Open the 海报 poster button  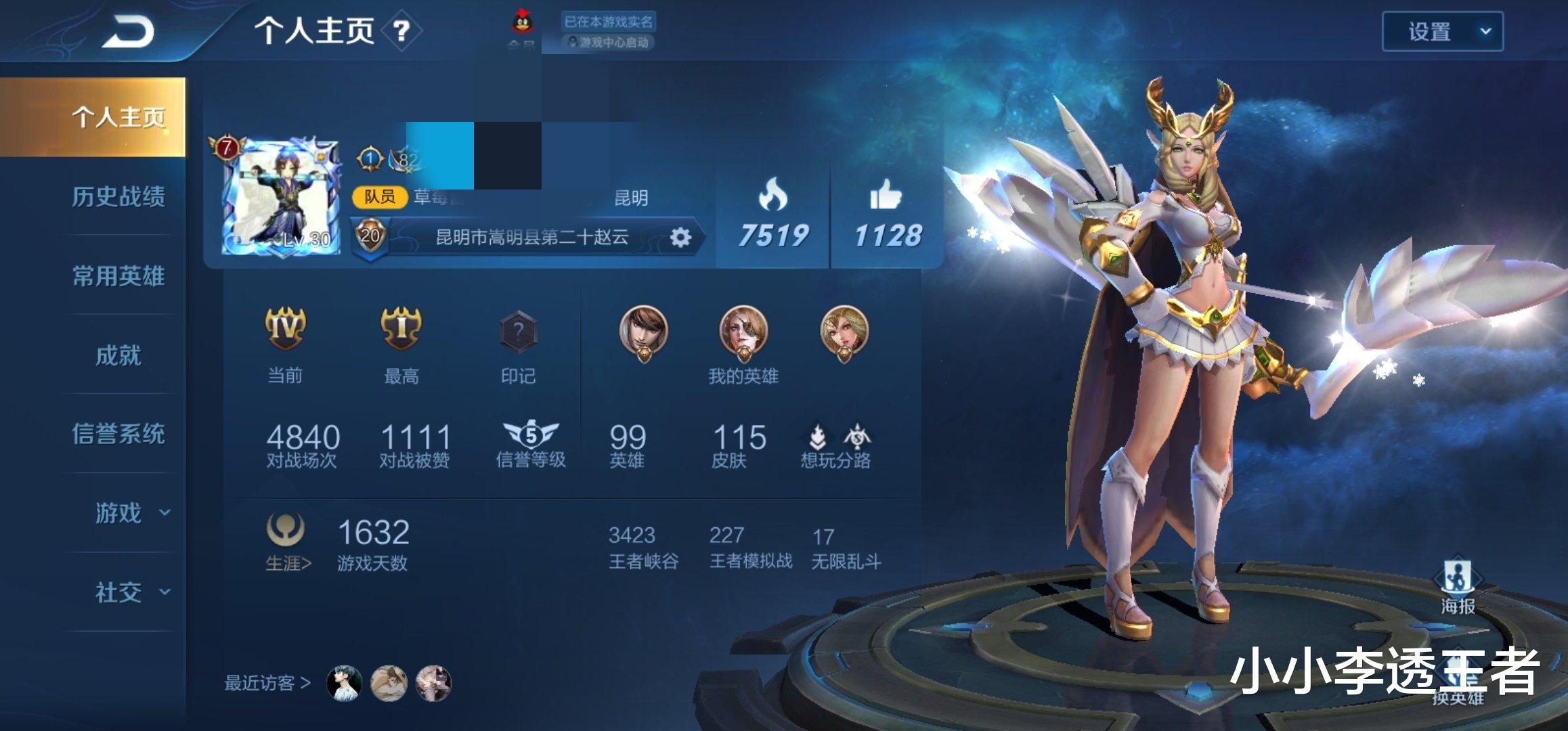coord(1458,585)
